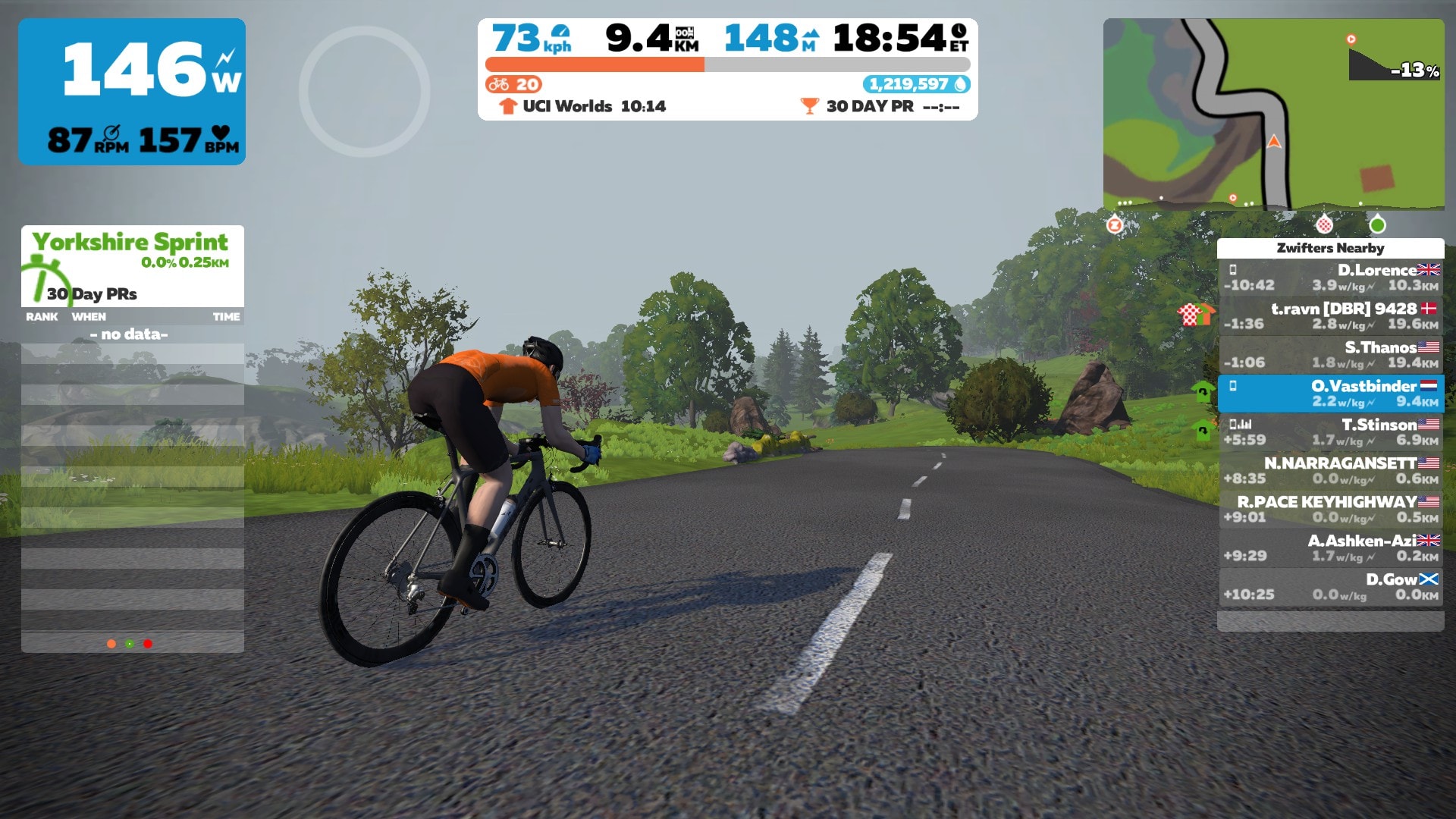
Task: Pick N.NARRAGANSETT from the rider list
Action: 1330,471
